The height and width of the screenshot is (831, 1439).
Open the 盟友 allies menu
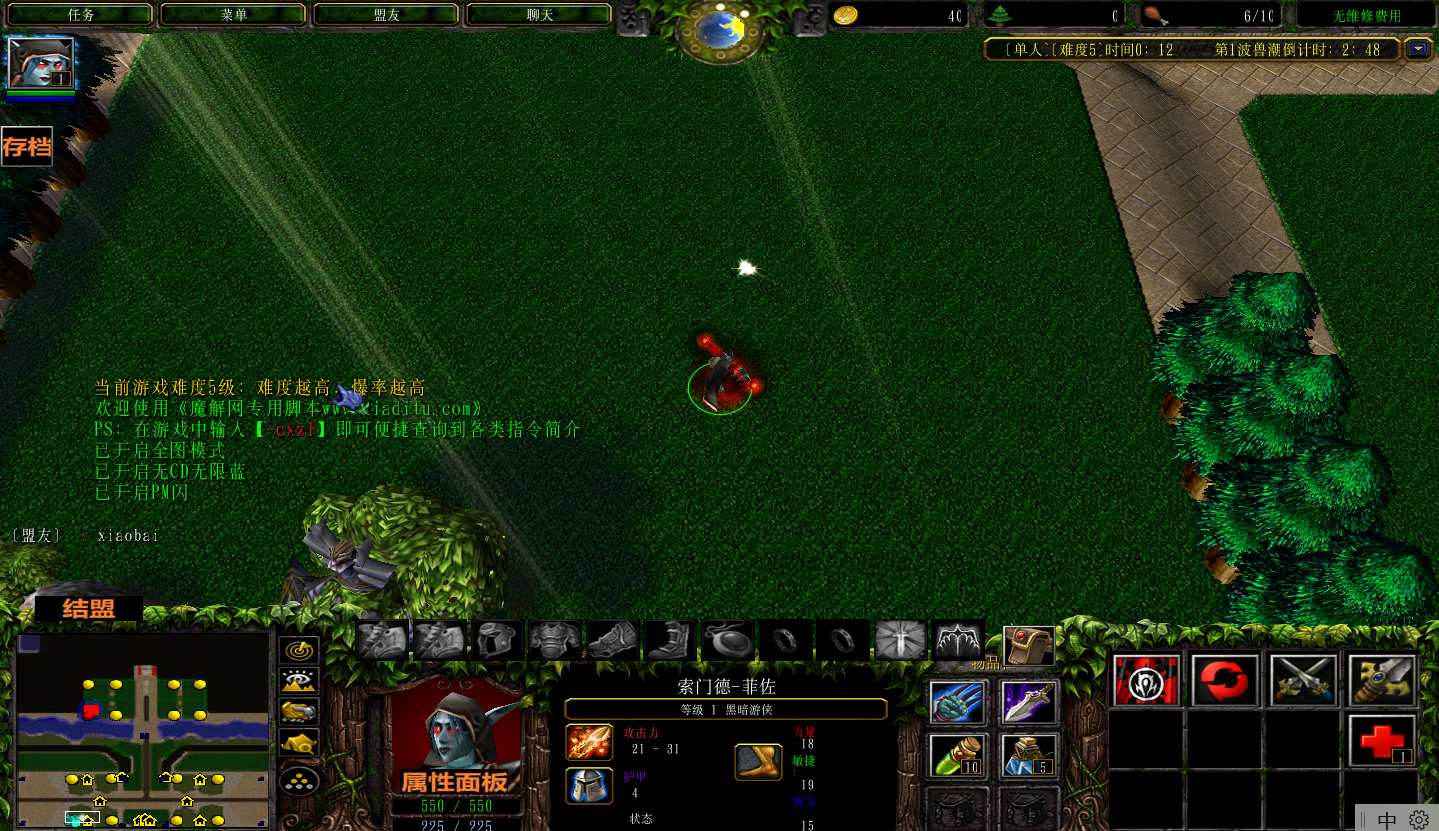[386, 15]
